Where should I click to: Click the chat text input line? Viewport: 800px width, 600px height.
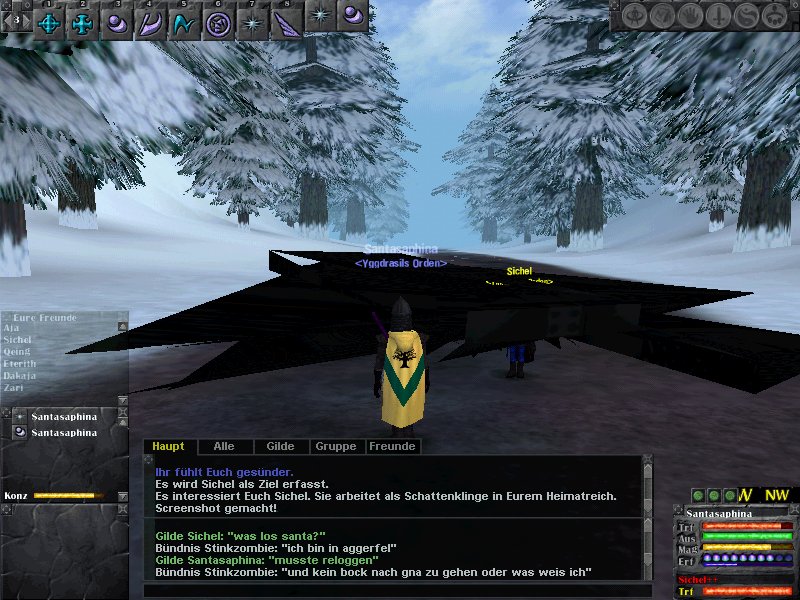[x=390, y=590]
